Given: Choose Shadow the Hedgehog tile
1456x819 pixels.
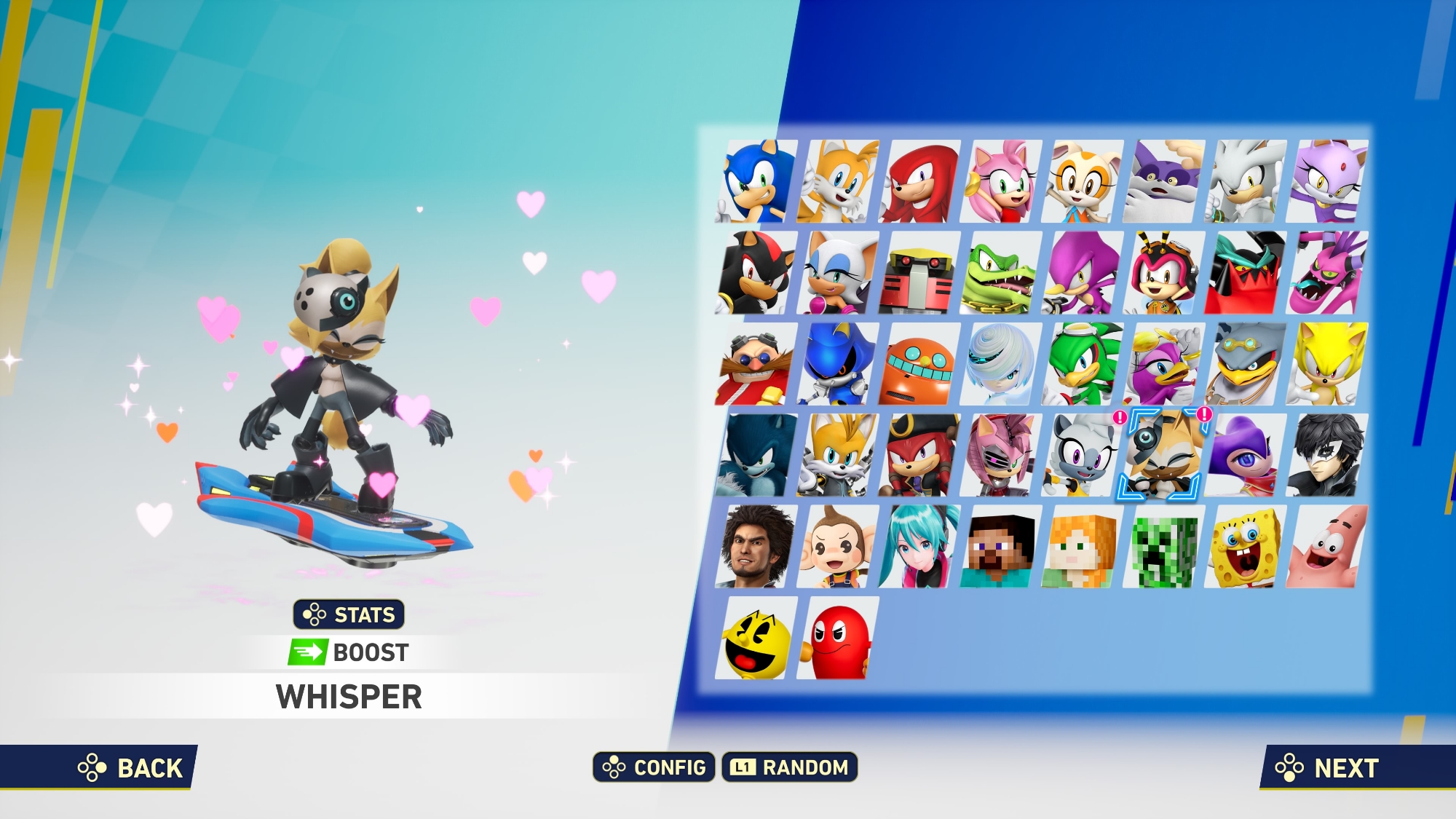Looking at the screenshot, I should click(756, 273).
